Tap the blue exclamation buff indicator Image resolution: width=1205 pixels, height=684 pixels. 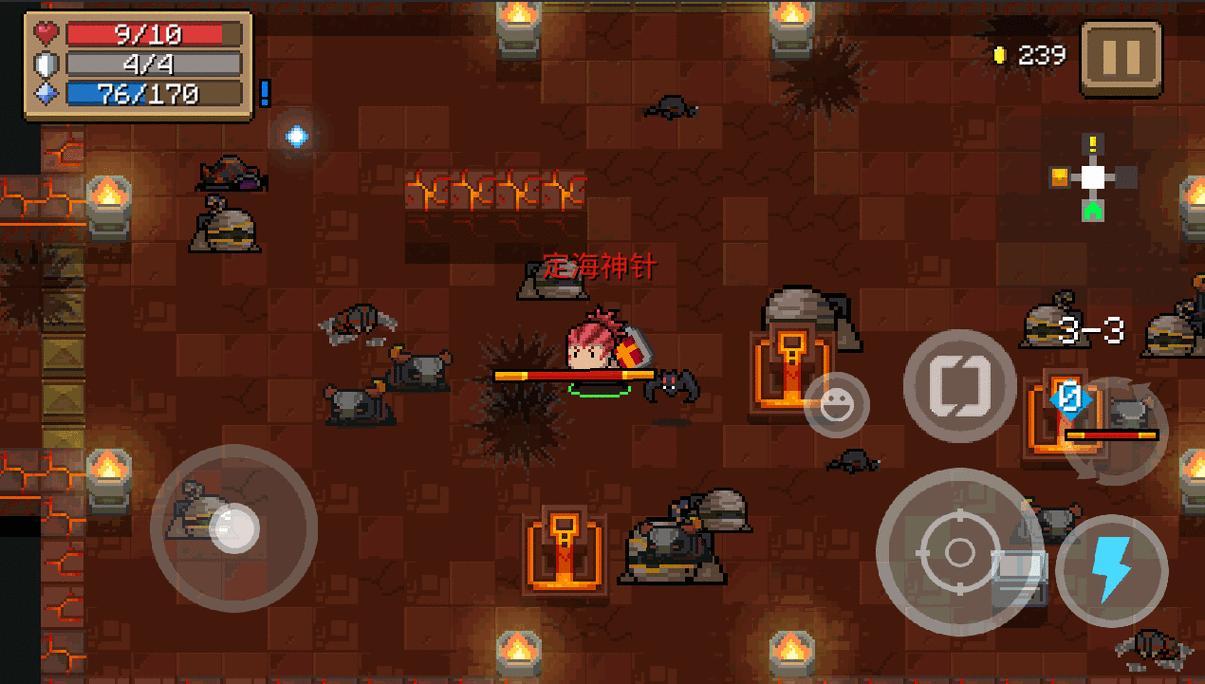(x=265, y=93)
